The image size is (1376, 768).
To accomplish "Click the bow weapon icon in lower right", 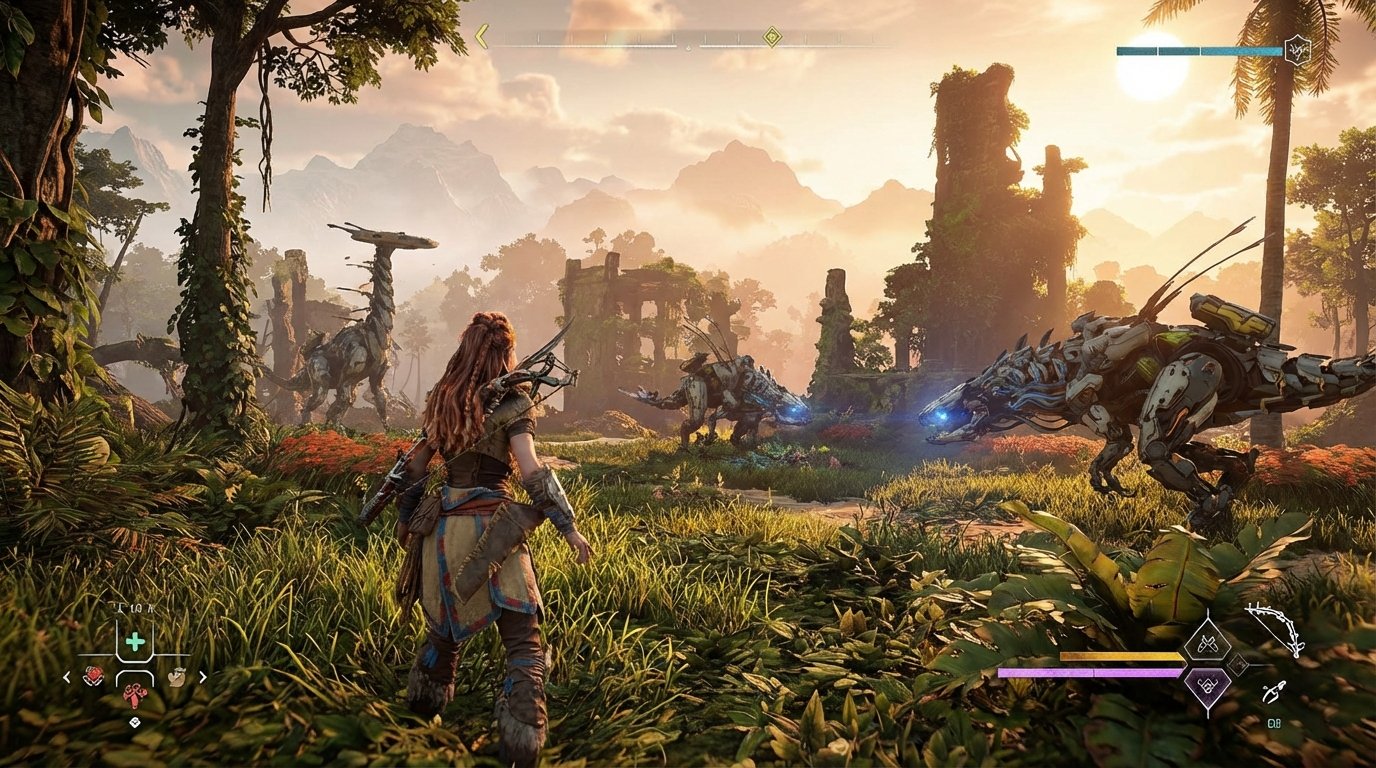I will 1275,629.
